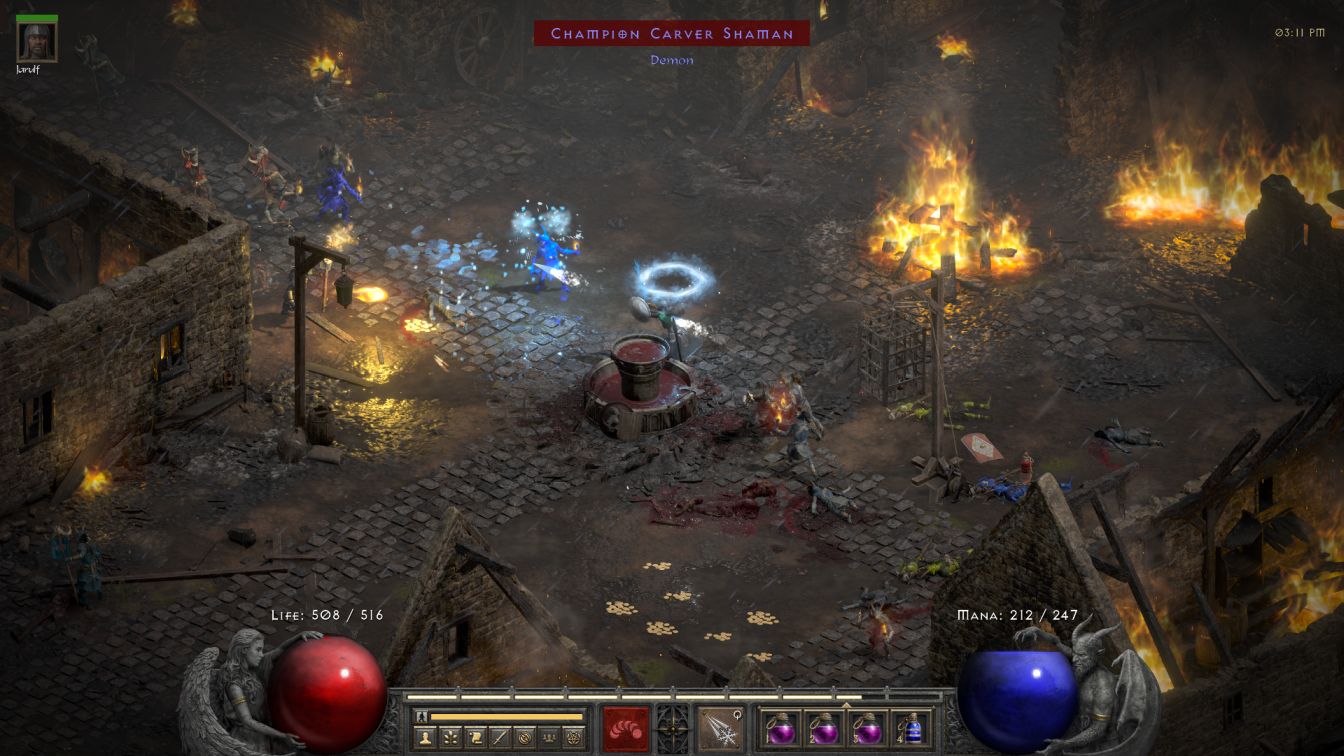Click the round emblem mini-panel button
This screenshot has width=1344, height=756.
[524, 738]
